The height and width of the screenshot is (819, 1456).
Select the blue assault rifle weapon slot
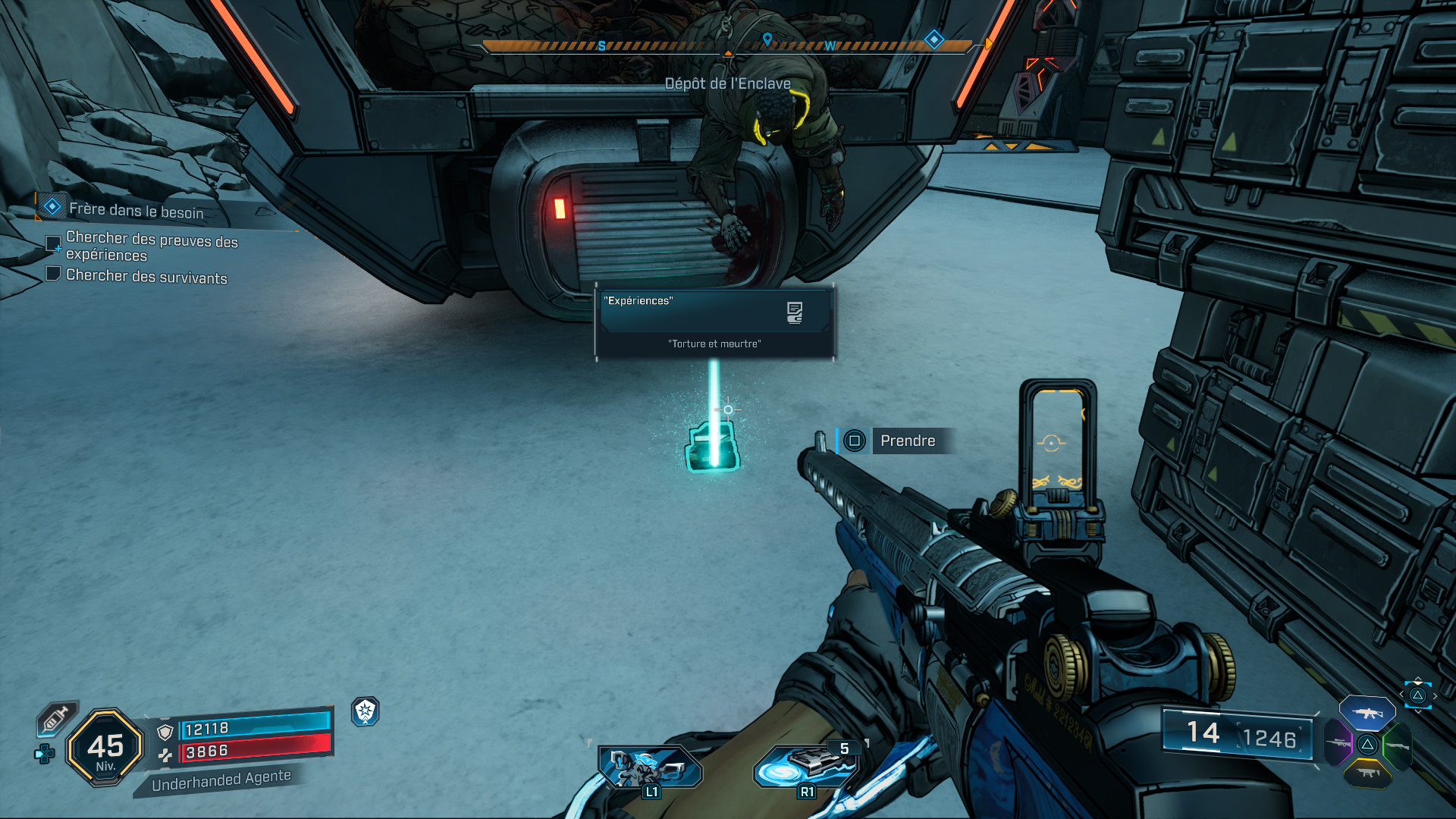(1367, 713)
